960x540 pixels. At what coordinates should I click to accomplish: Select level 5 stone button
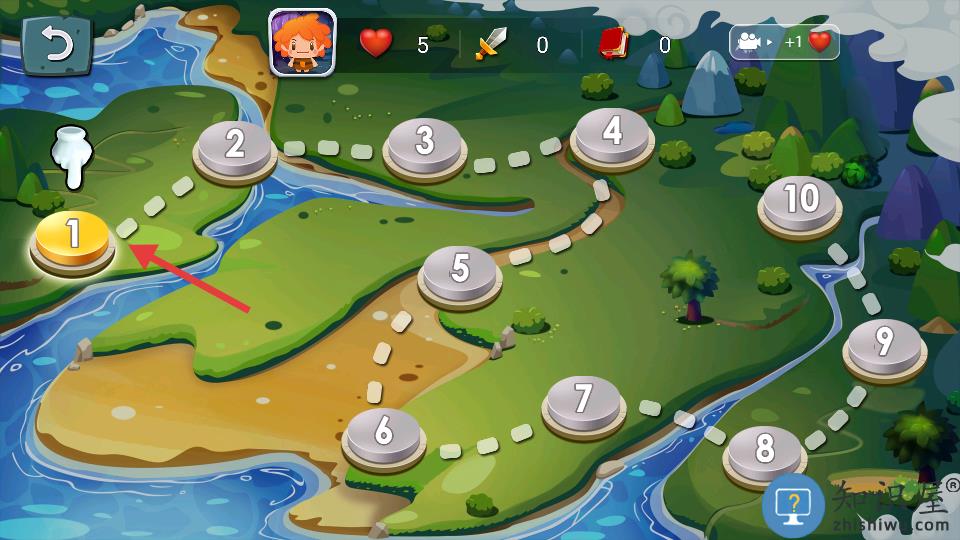click(460, 271)
